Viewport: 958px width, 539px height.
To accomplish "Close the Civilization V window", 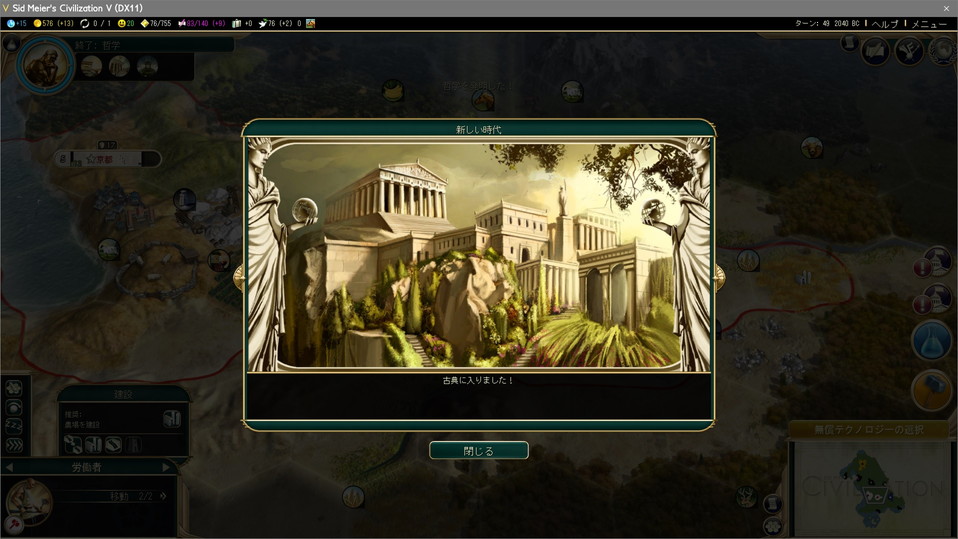I will pyautogui.click(x=946, y=8).
